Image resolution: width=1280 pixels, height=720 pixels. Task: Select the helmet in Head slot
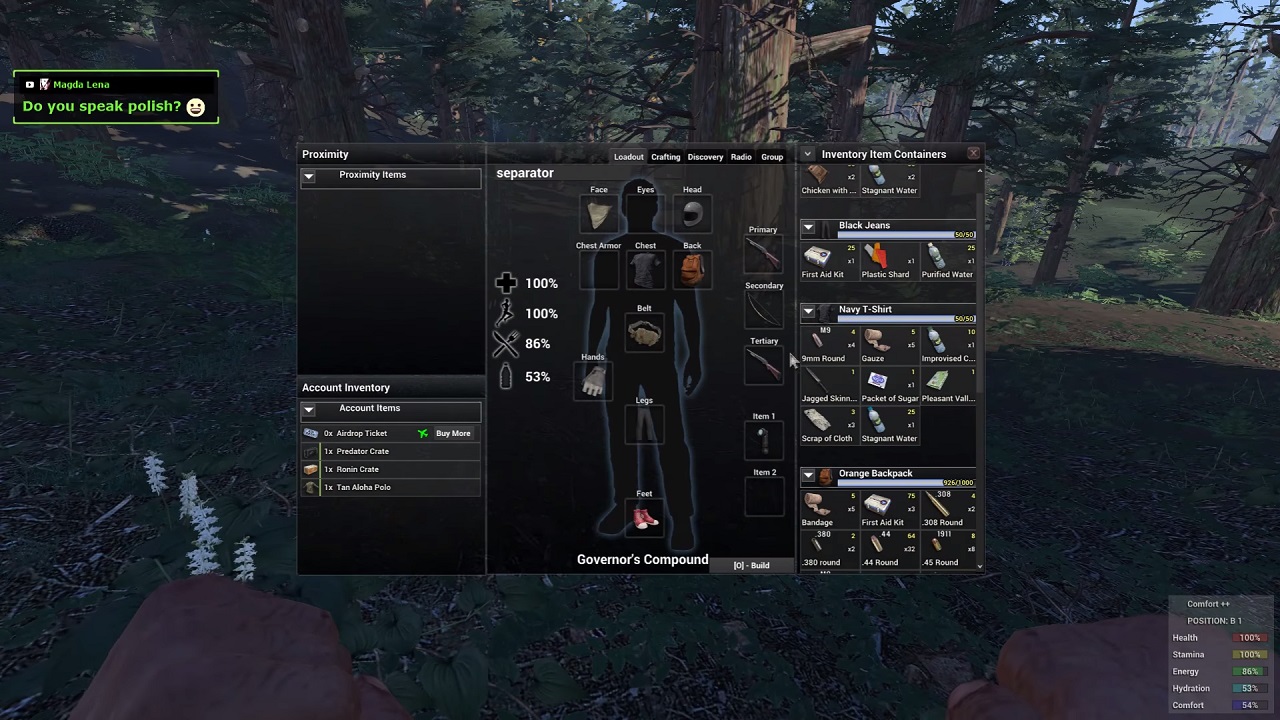pos(692,213)
